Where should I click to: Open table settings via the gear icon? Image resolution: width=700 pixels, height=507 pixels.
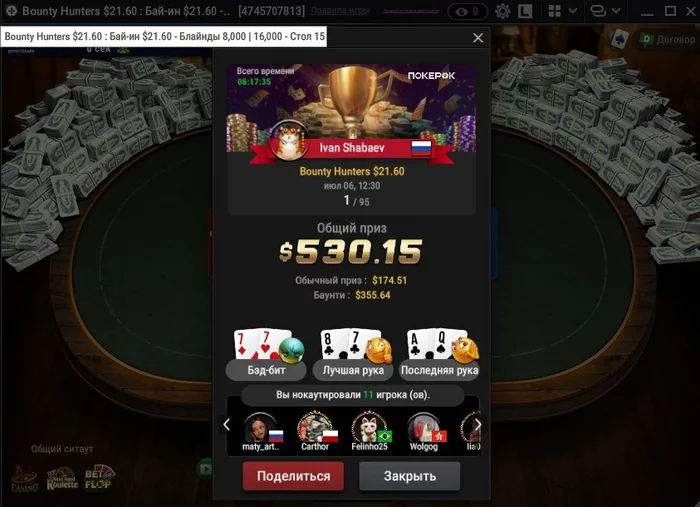pos(502,12)
